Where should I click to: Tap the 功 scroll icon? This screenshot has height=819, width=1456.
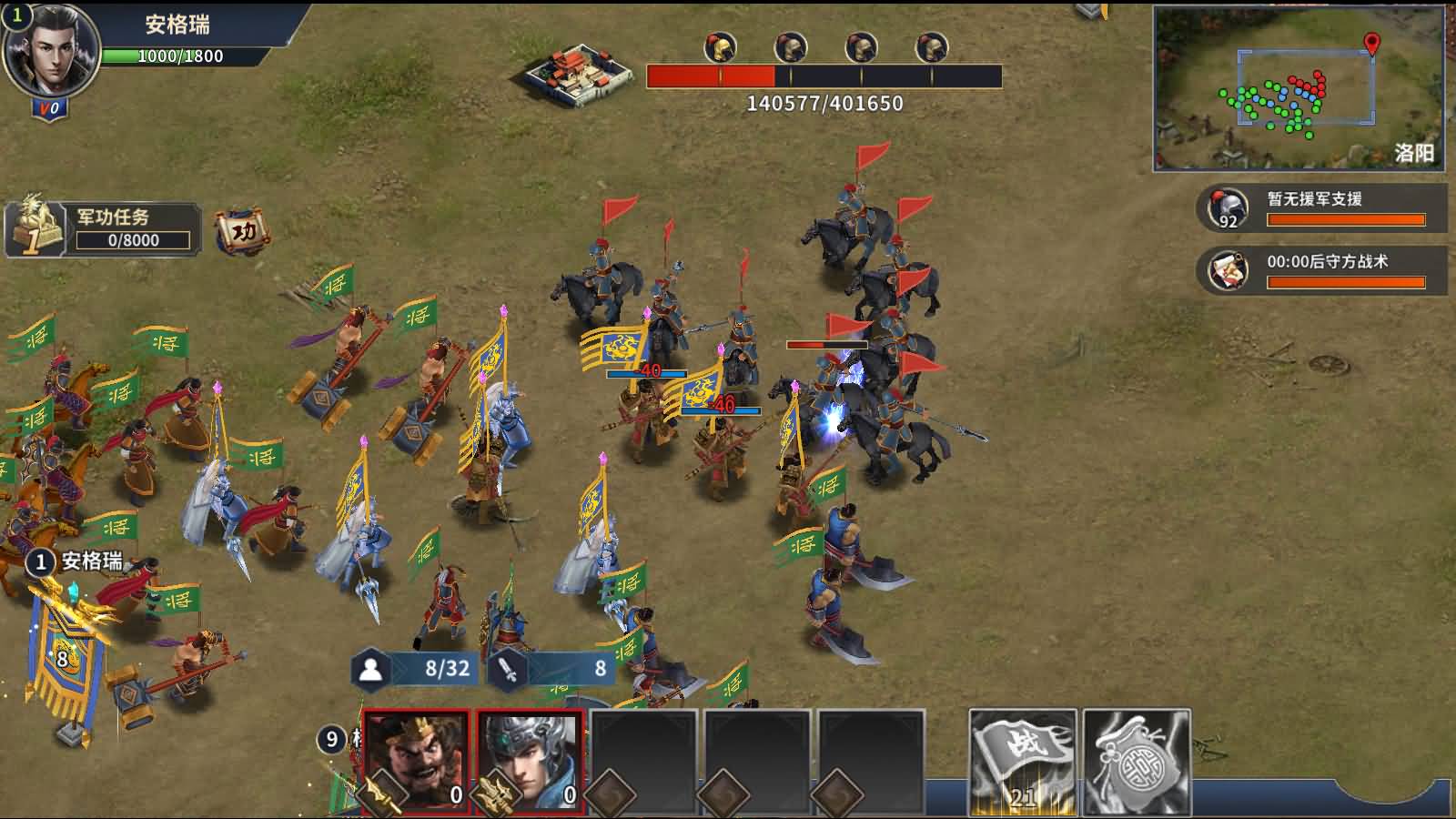click(x=242, y=231)
